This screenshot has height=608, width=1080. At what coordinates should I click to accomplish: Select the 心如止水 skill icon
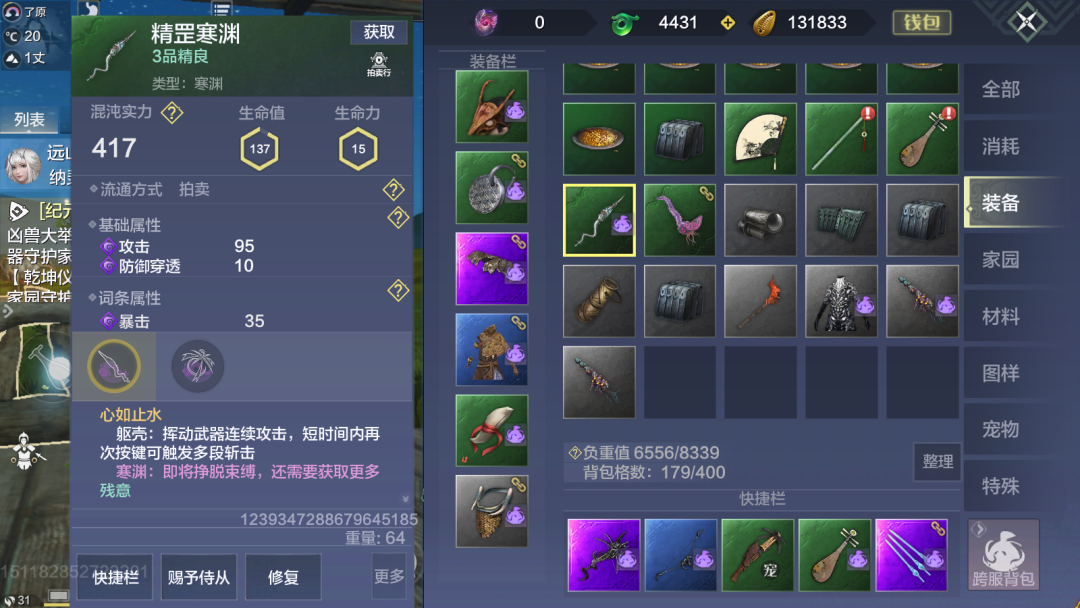(113, 366)
